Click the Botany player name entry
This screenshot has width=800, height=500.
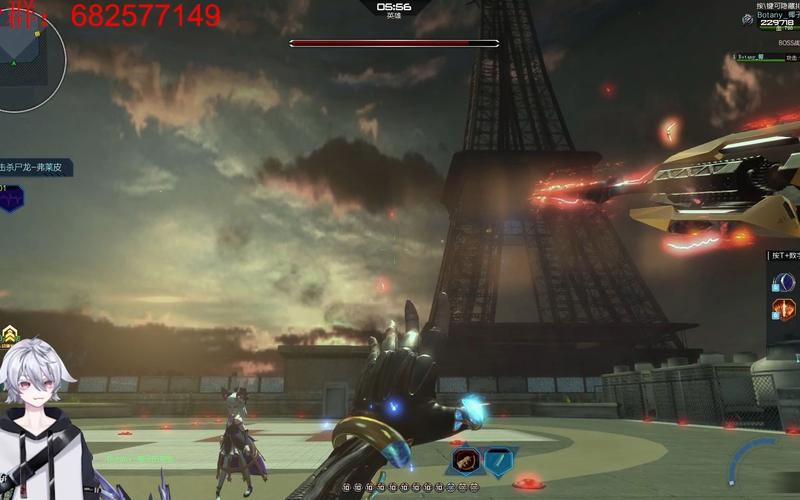tap(776, 15)
